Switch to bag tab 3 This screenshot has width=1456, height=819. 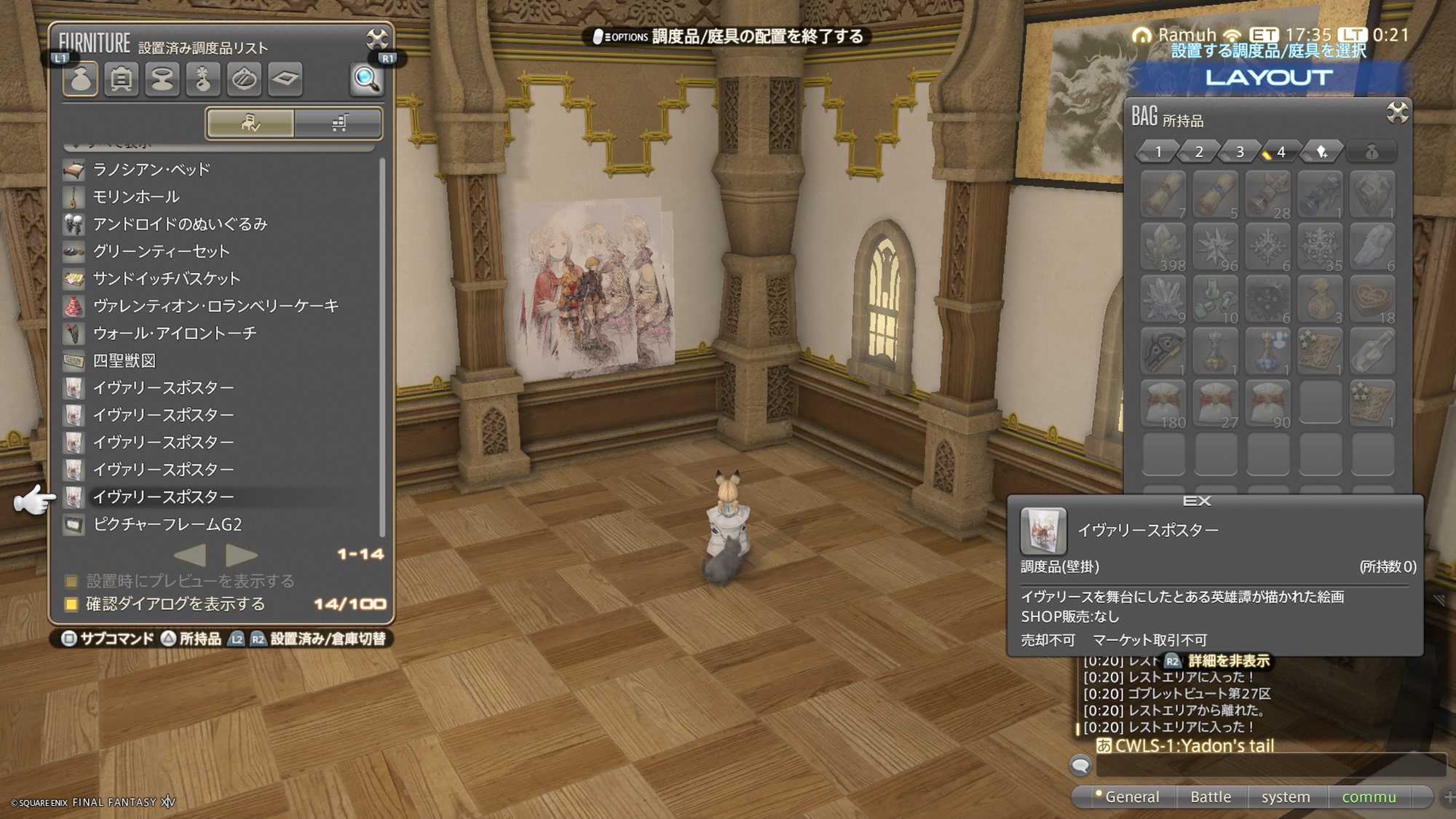(1240, 151)
